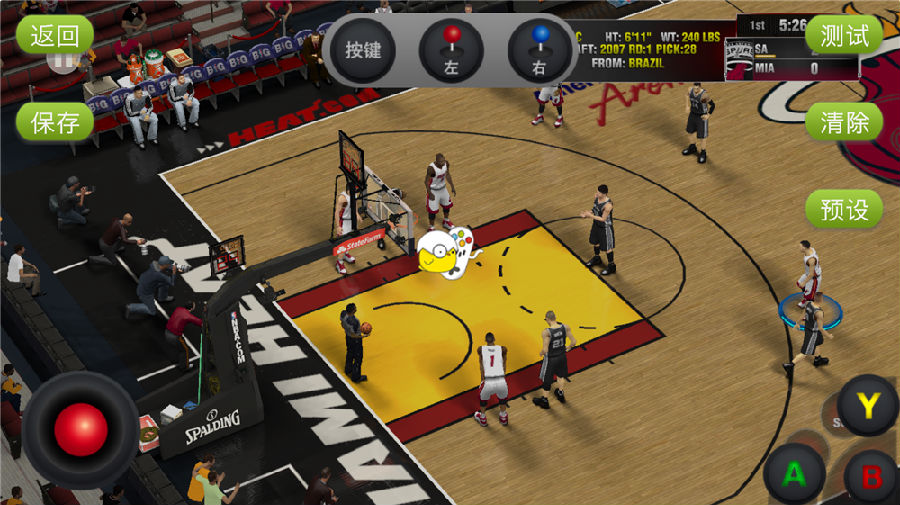
Task: Touch the red virtual joystick knob
Action: 81,430
